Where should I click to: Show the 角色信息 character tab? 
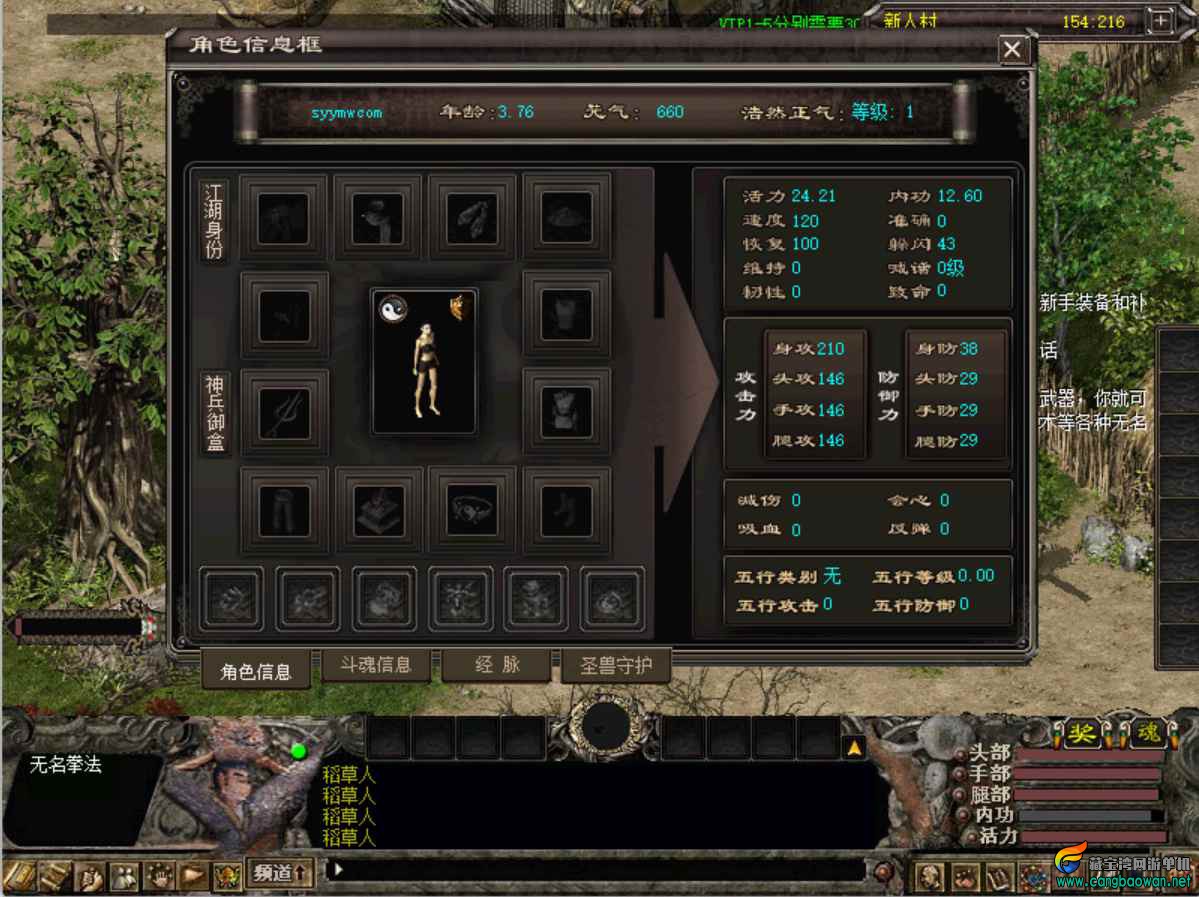click(256, 671)
